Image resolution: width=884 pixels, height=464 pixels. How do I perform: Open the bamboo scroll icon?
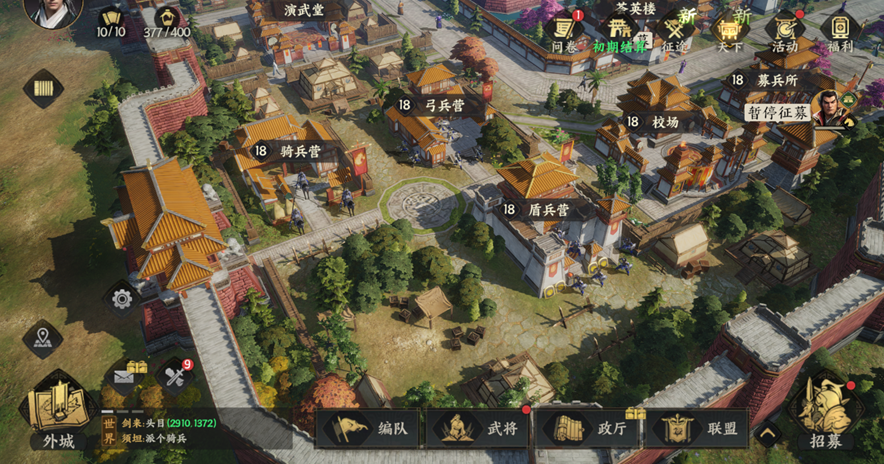(x=43, y=88)
